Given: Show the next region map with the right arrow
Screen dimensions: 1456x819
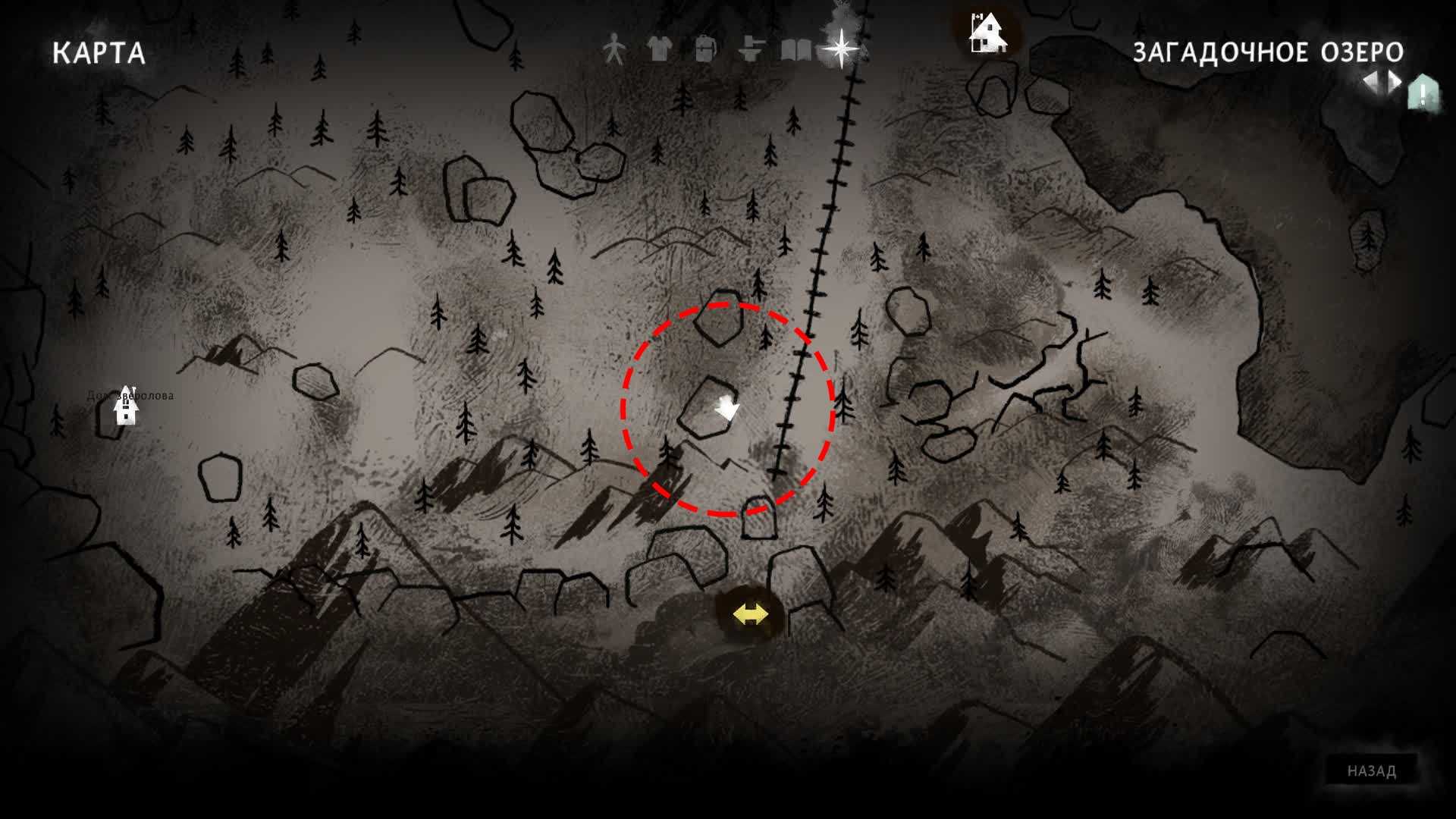Looking at the screenshot, I should (1394, 83).
